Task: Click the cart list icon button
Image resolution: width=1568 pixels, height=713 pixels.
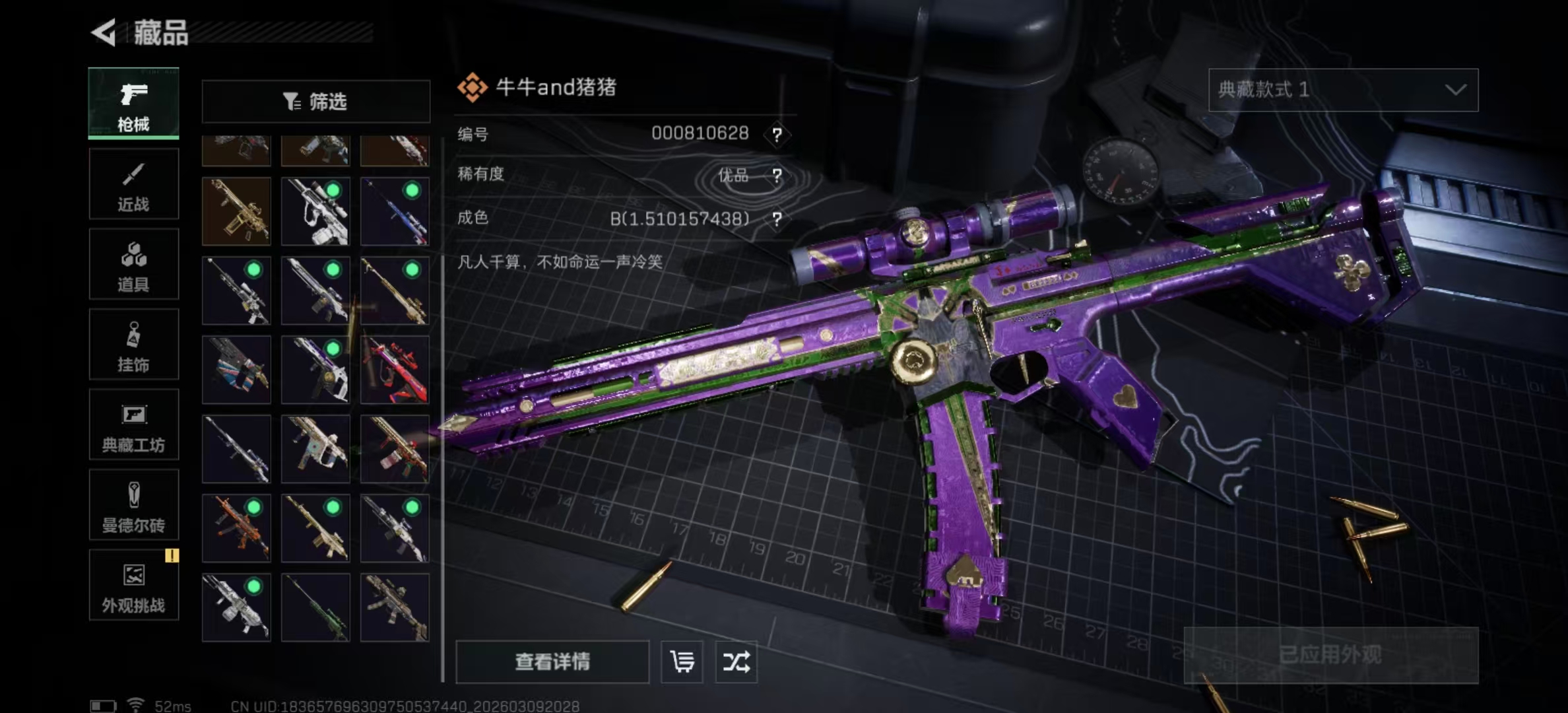Action: [682, 662]
